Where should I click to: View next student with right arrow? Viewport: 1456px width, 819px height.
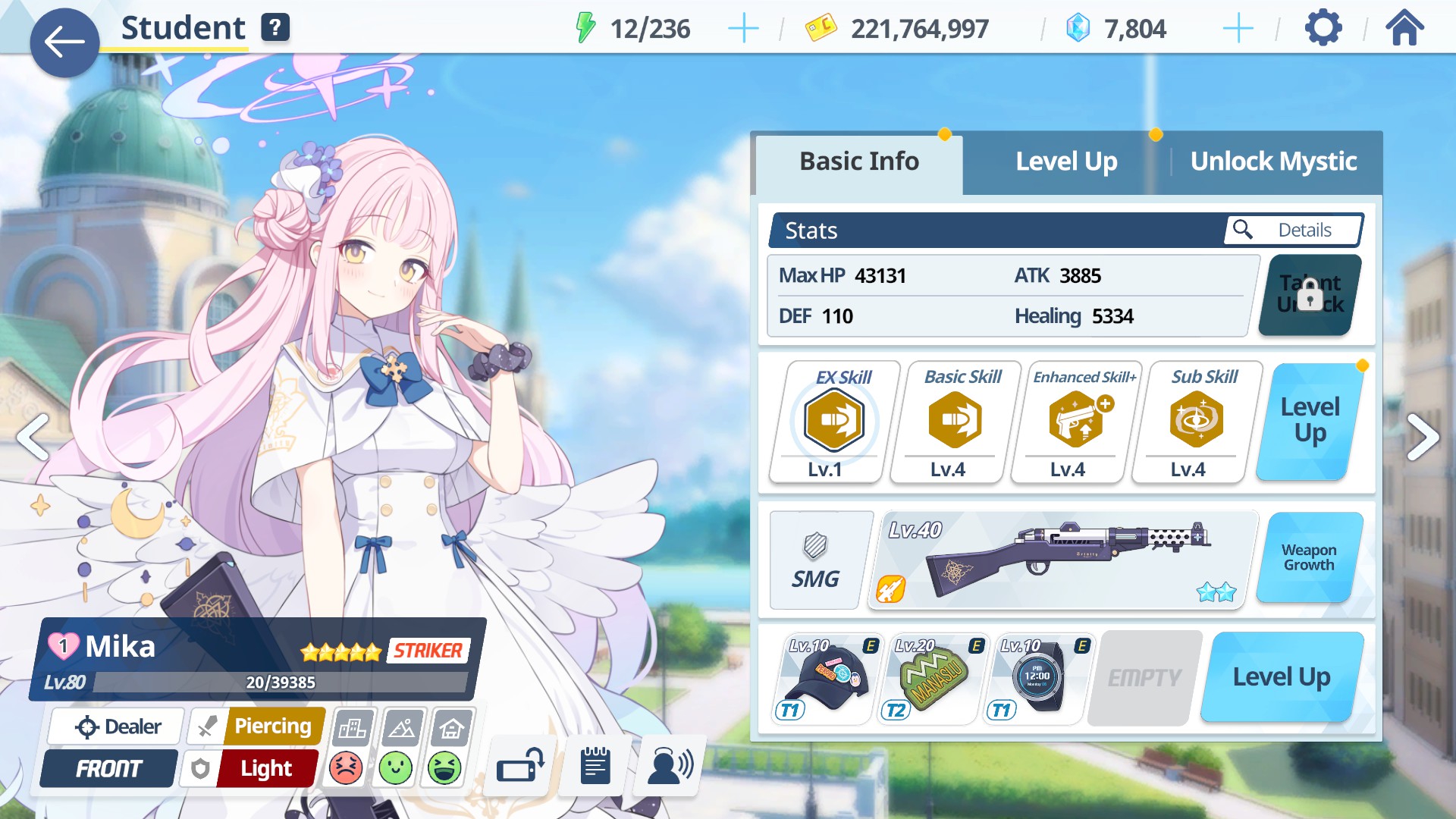[1423, 437]
